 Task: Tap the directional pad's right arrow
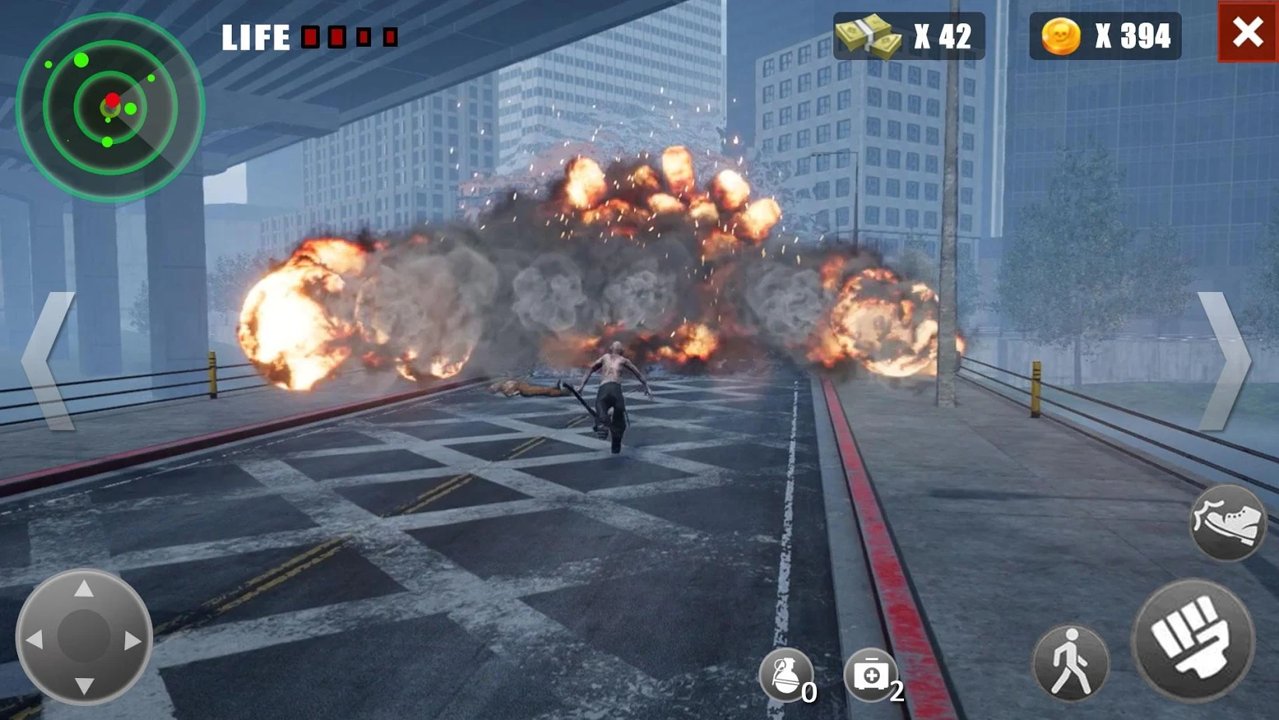[x=133, y=639]
